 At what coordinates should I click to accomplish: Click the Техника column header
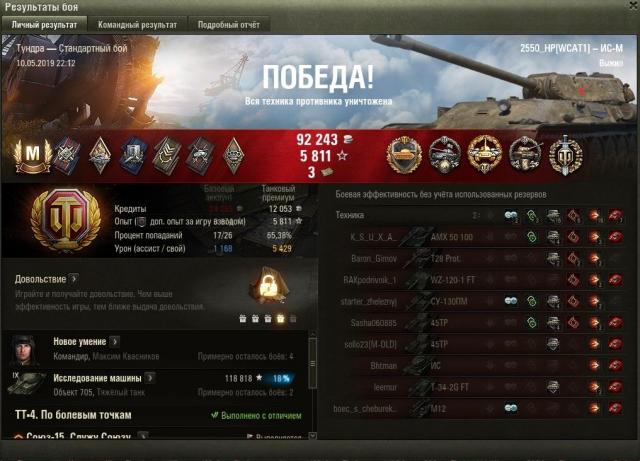[x=350, y=215]
